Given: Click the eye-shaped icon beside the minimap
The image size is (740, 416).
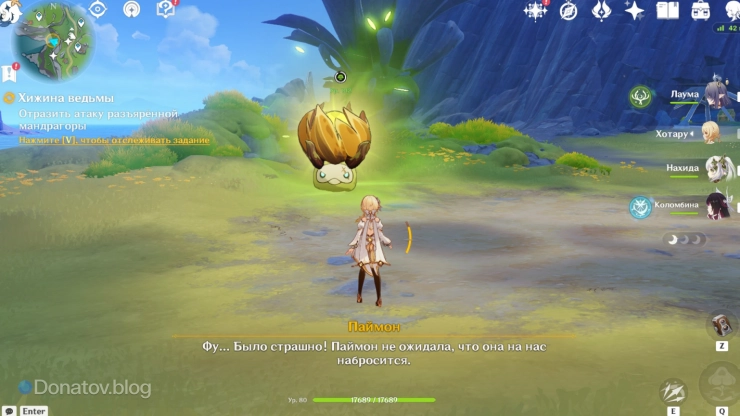Looking at the screenshot, I should pos(98,10).
